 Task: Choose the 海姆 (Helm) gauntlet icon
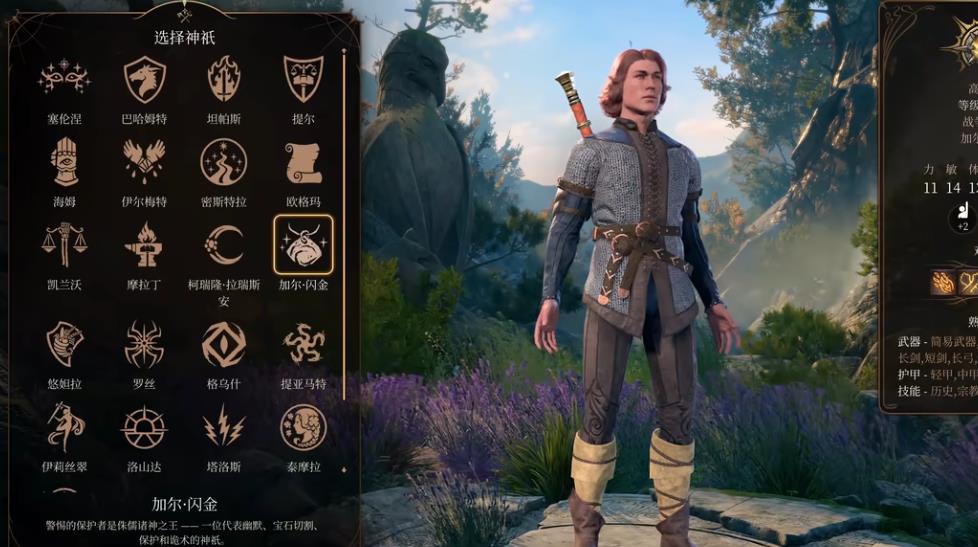[x=64, y=161]
